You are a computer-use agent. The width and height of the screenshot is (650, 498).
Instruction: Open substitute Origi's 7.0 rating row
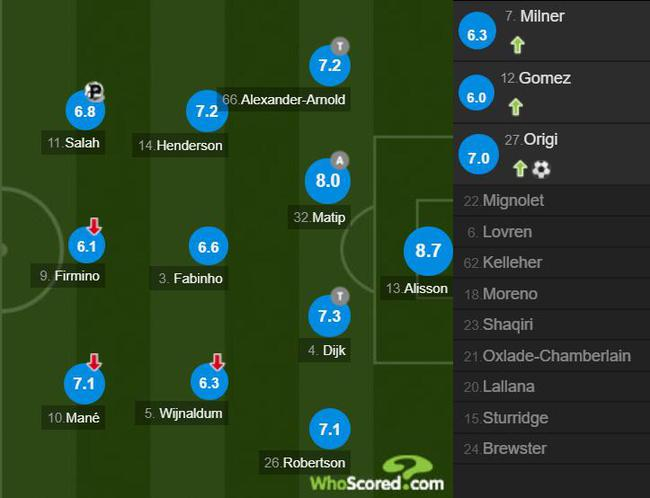551,154
